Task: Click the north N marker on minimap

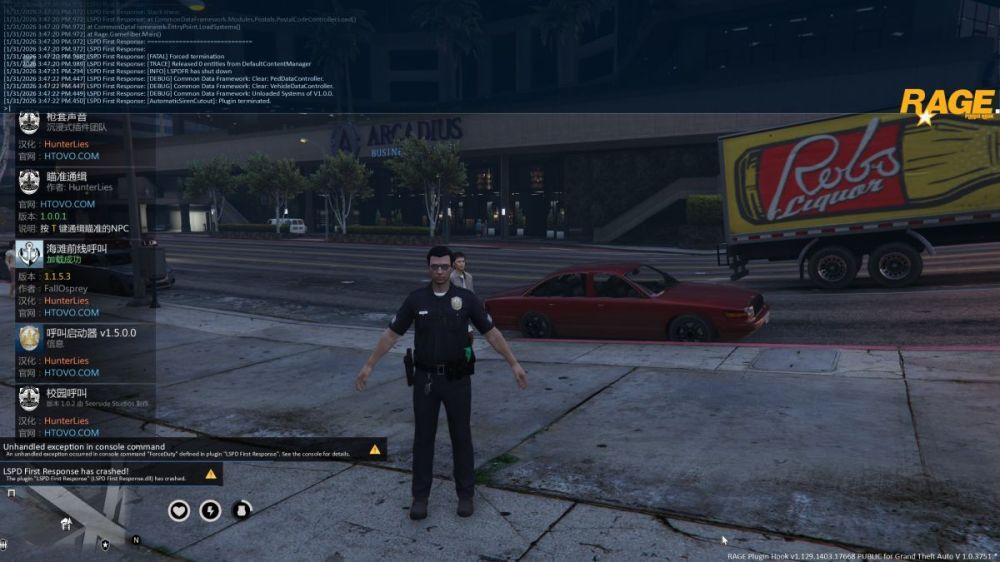Action: click(x=136, y=540)
